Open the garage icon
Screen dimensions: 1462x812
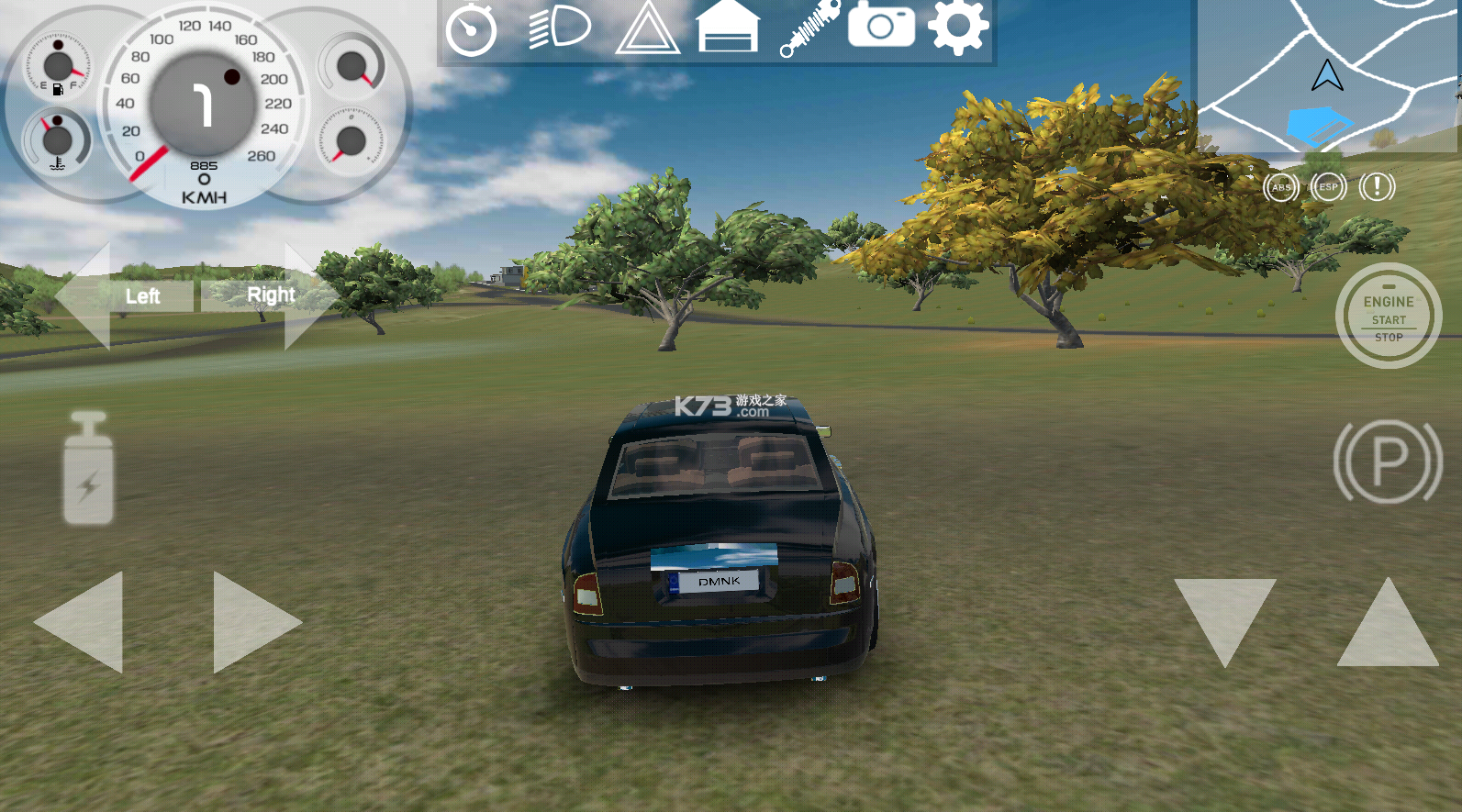click(x=729, y=28)
